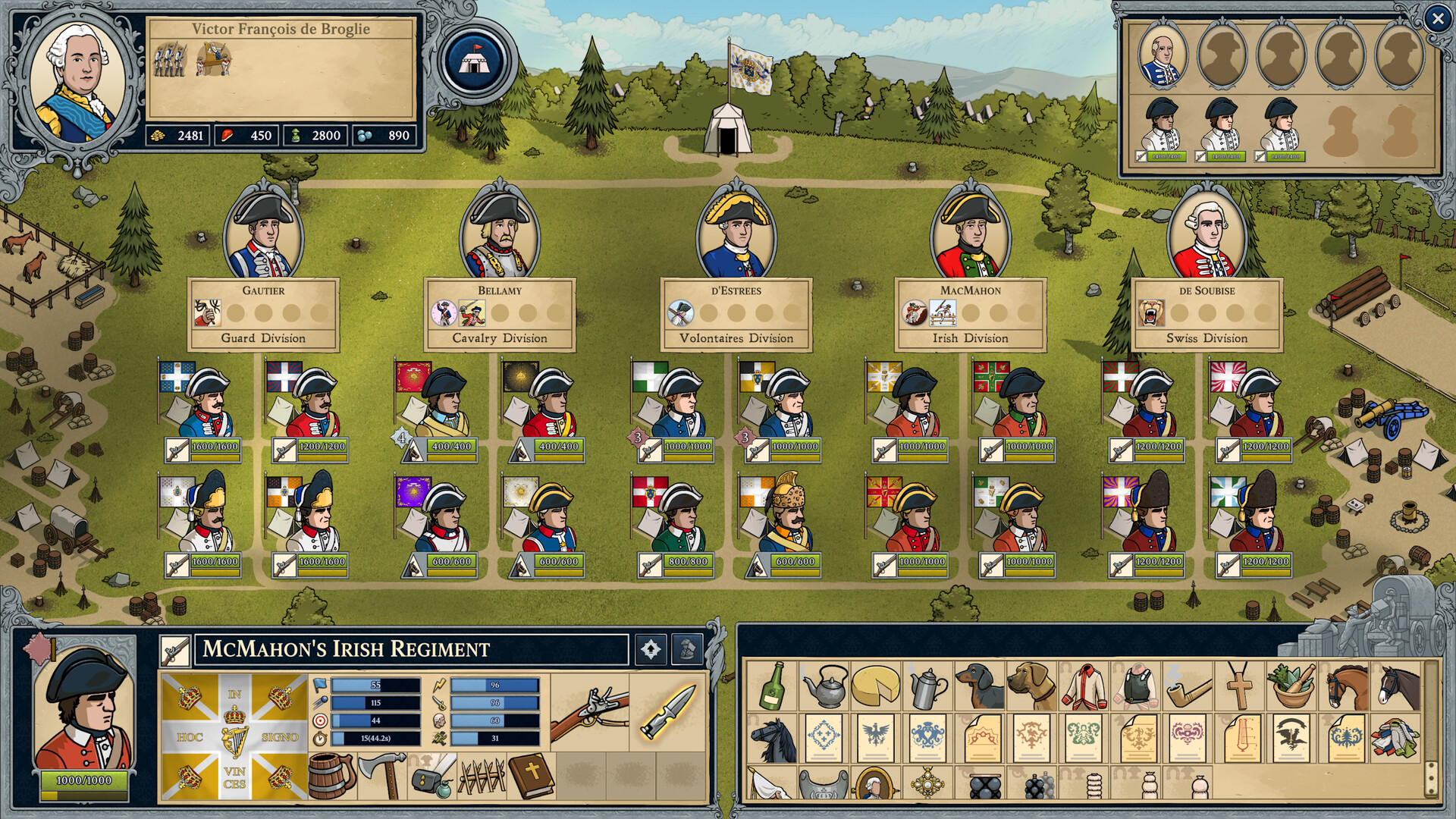Click the round camp tent button
The width and height of the screenshot is (1456, 819).
475,61
